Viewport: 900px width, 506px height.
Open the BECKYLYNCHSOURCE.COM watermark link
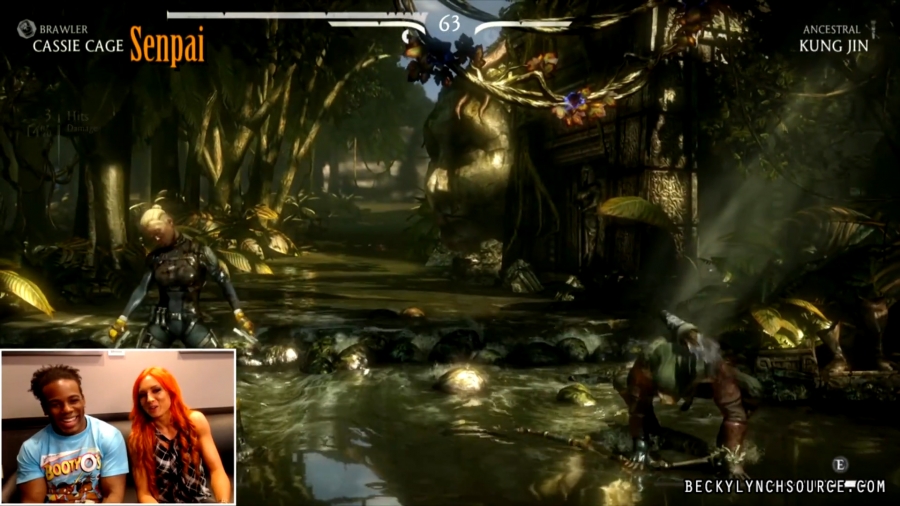point(784,487)
